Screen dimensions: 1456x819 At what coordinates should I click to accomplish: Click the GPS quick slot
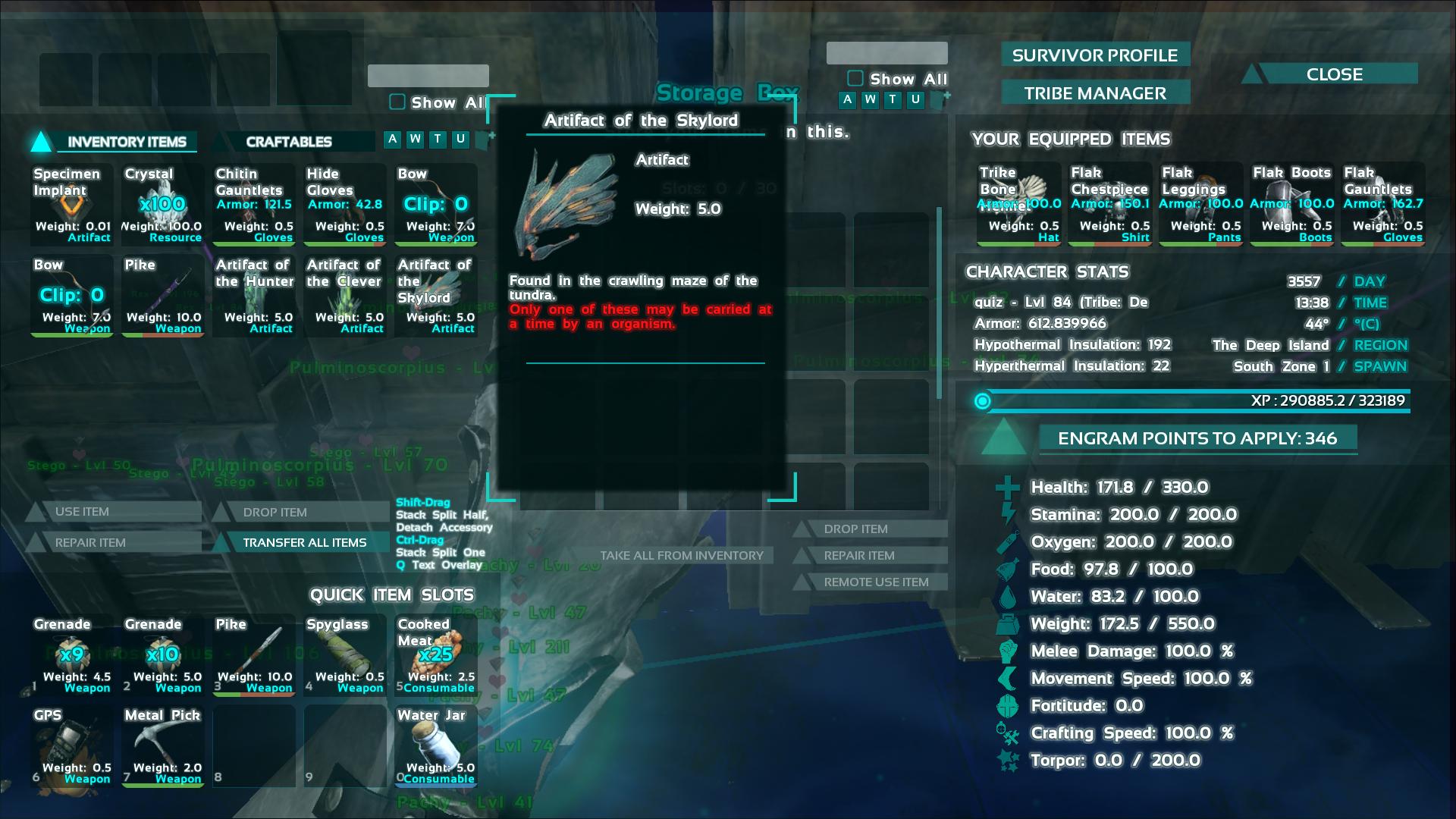pyautogui.click(x=72, y=746)
